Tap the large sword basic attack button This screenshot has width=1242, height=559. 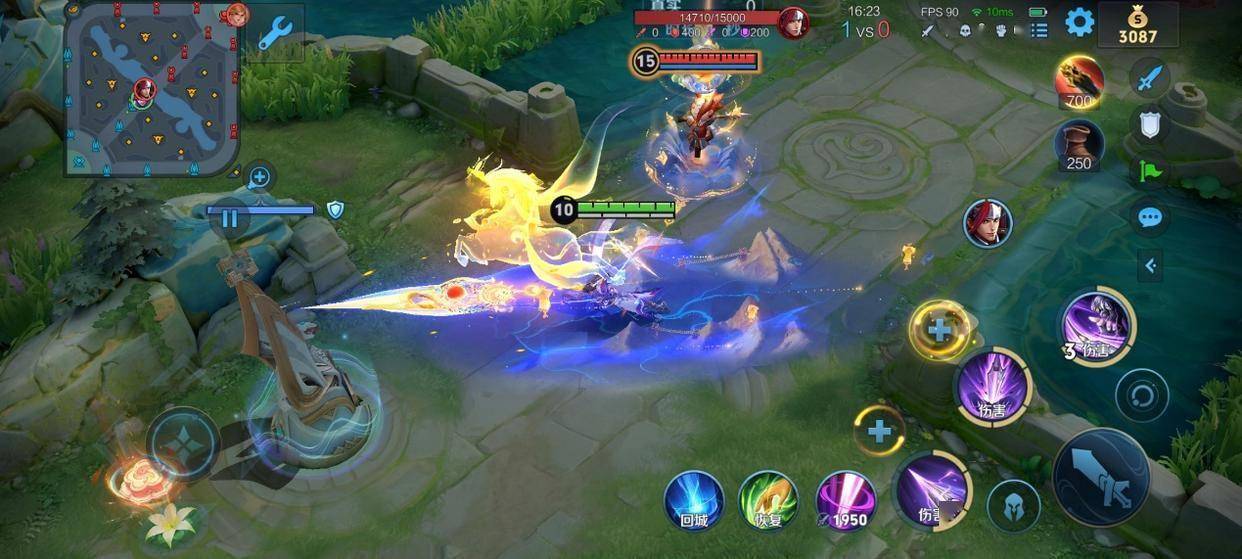coord(1098,476)
